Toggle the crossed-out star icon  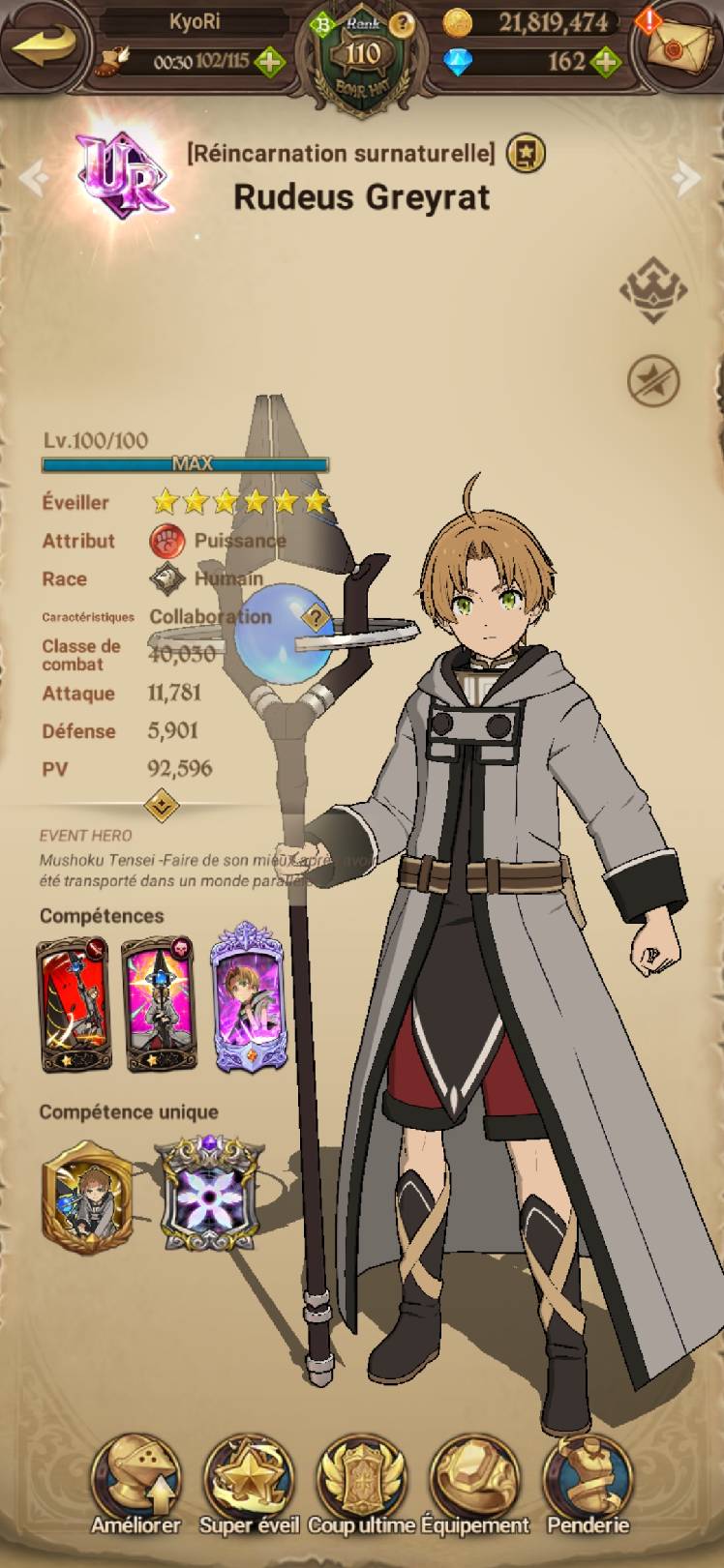pos(652,380)
